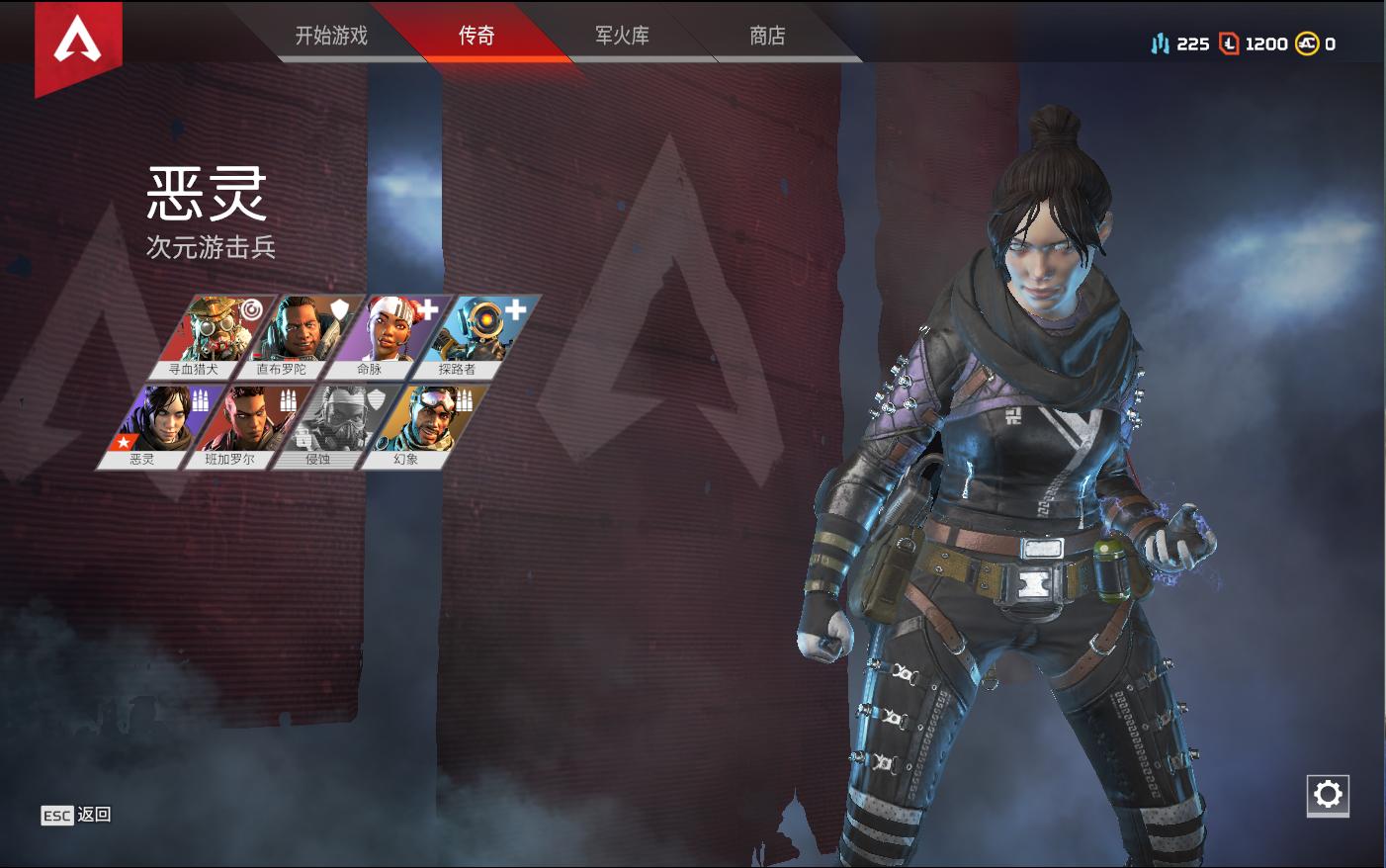Image resolution: width=1386 pixels, height=868 pixels.
Task: Click the bullets icon on 班加罗尔's portrait
Action: point(287,397)
